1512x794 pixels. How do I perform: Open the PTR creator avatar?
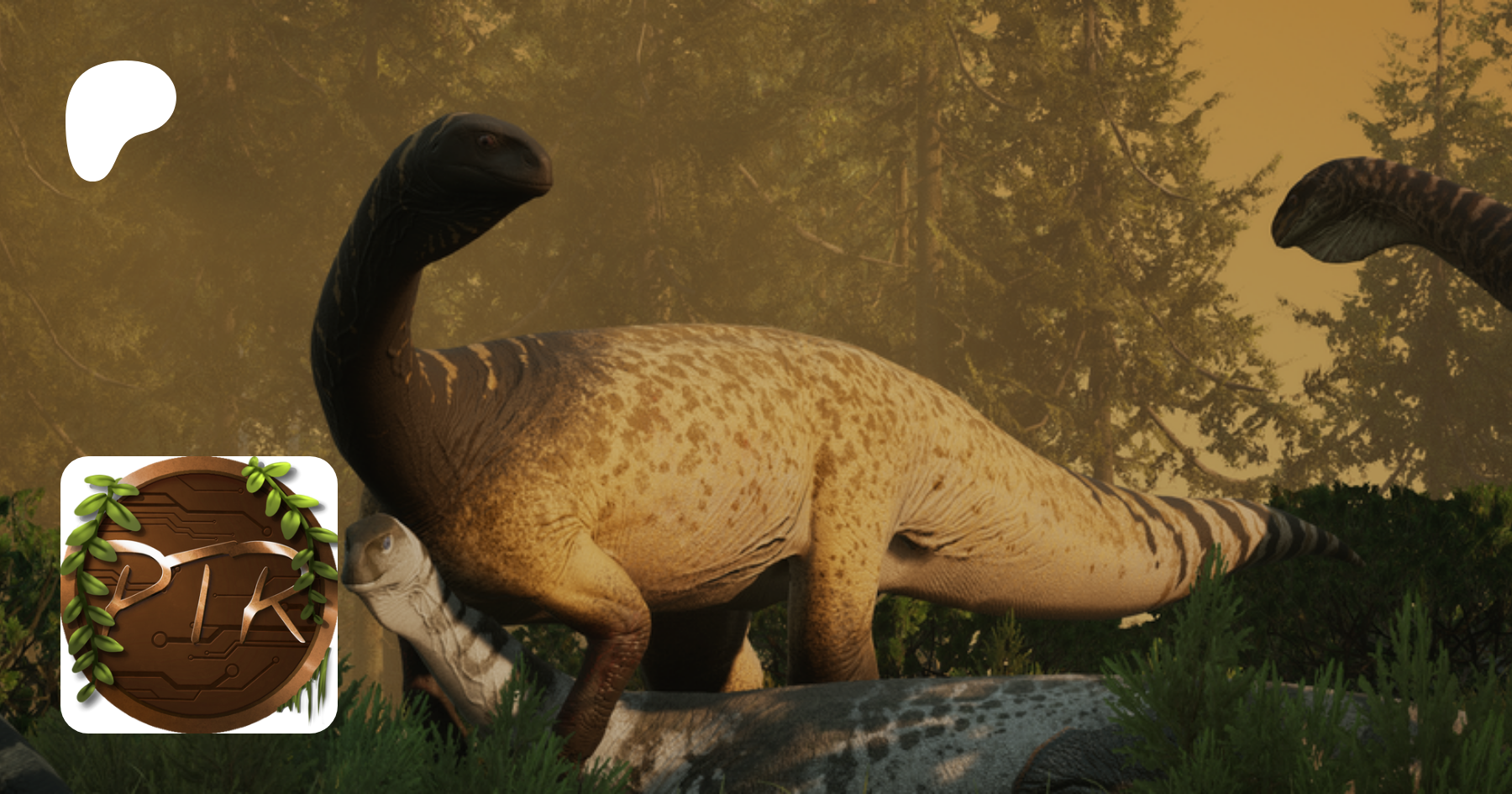click(x=199, y=594)
